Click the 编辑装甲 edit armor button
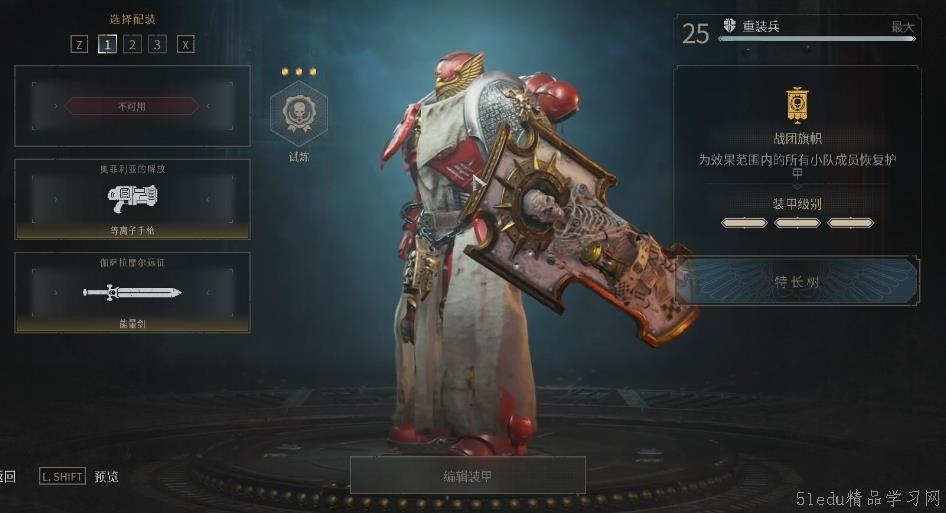 [467, 475]
